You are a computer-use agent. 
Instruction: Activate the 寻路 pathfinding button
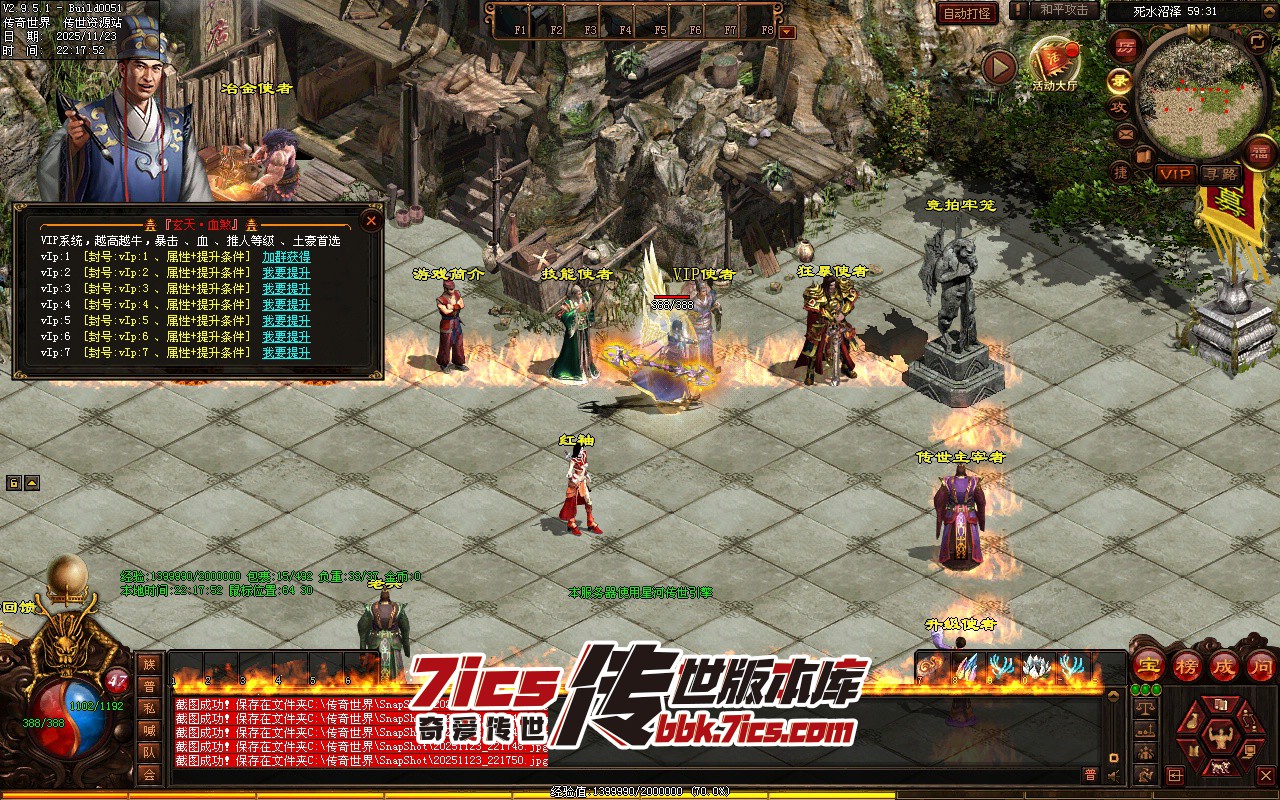click(x=1220, y=174)
